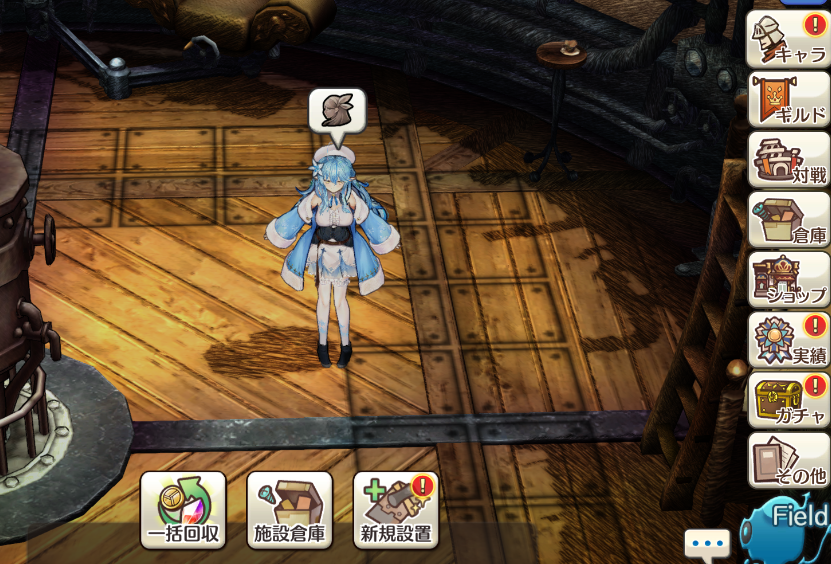The image size is (831, 564).
Task: Click the 一括回収 collect-all button
Action: pos(183,510)
